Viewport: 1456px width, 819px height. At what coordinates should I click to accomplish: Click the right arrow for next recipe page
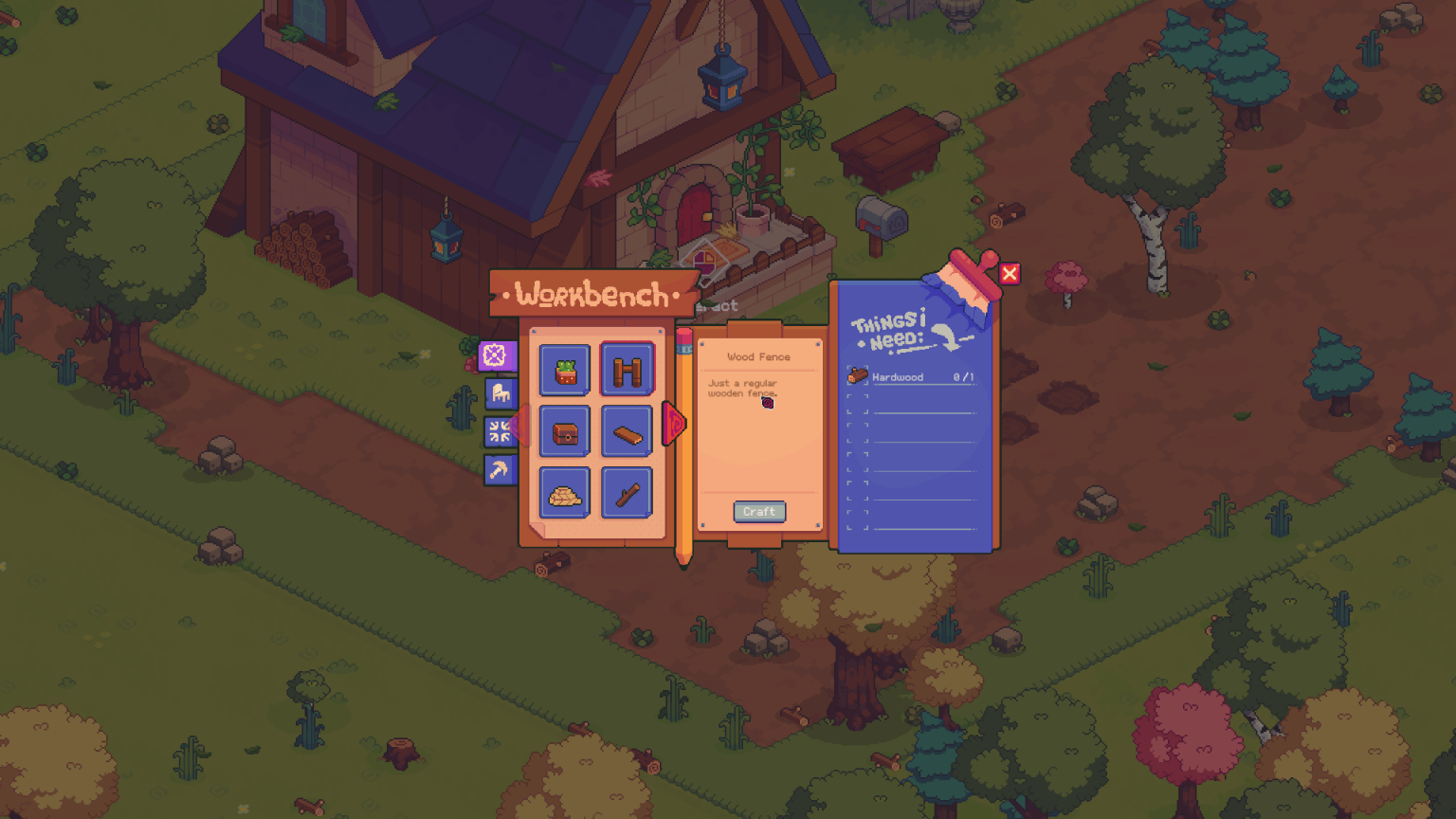coord(674,424)
